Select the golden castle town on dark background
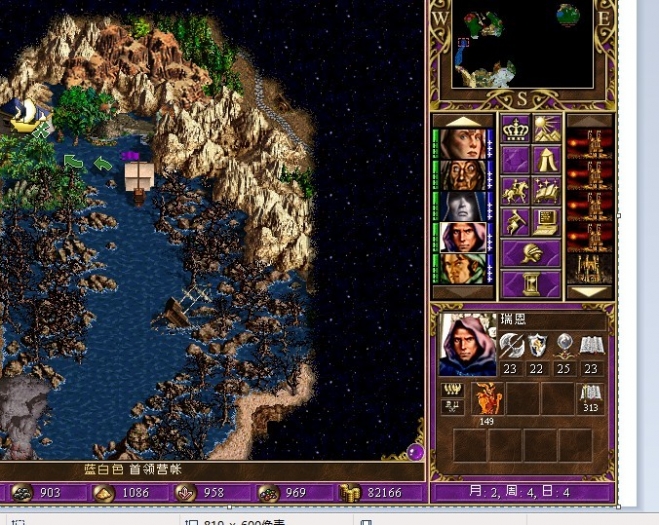The height and width of the screenshot is (525, 659). (x=590, y=268)
